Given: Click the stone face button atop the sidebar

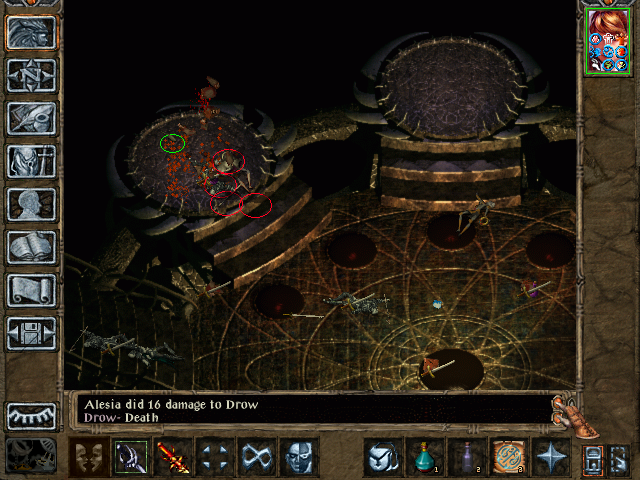Looking at the screenshot, I should [x=31, y=32].
